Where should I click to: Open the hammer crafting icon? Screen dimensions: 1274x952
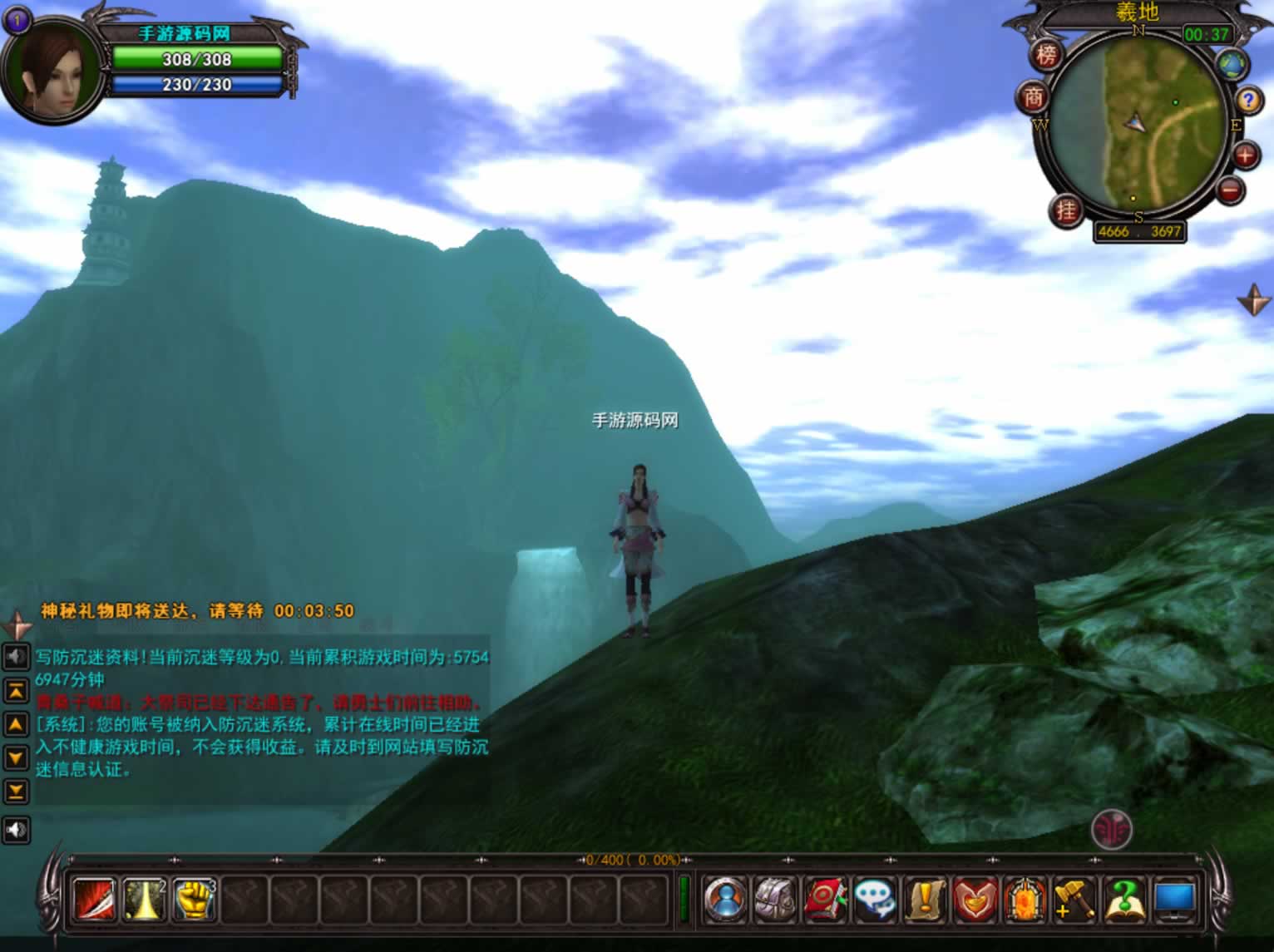[x=1074, y=900]
